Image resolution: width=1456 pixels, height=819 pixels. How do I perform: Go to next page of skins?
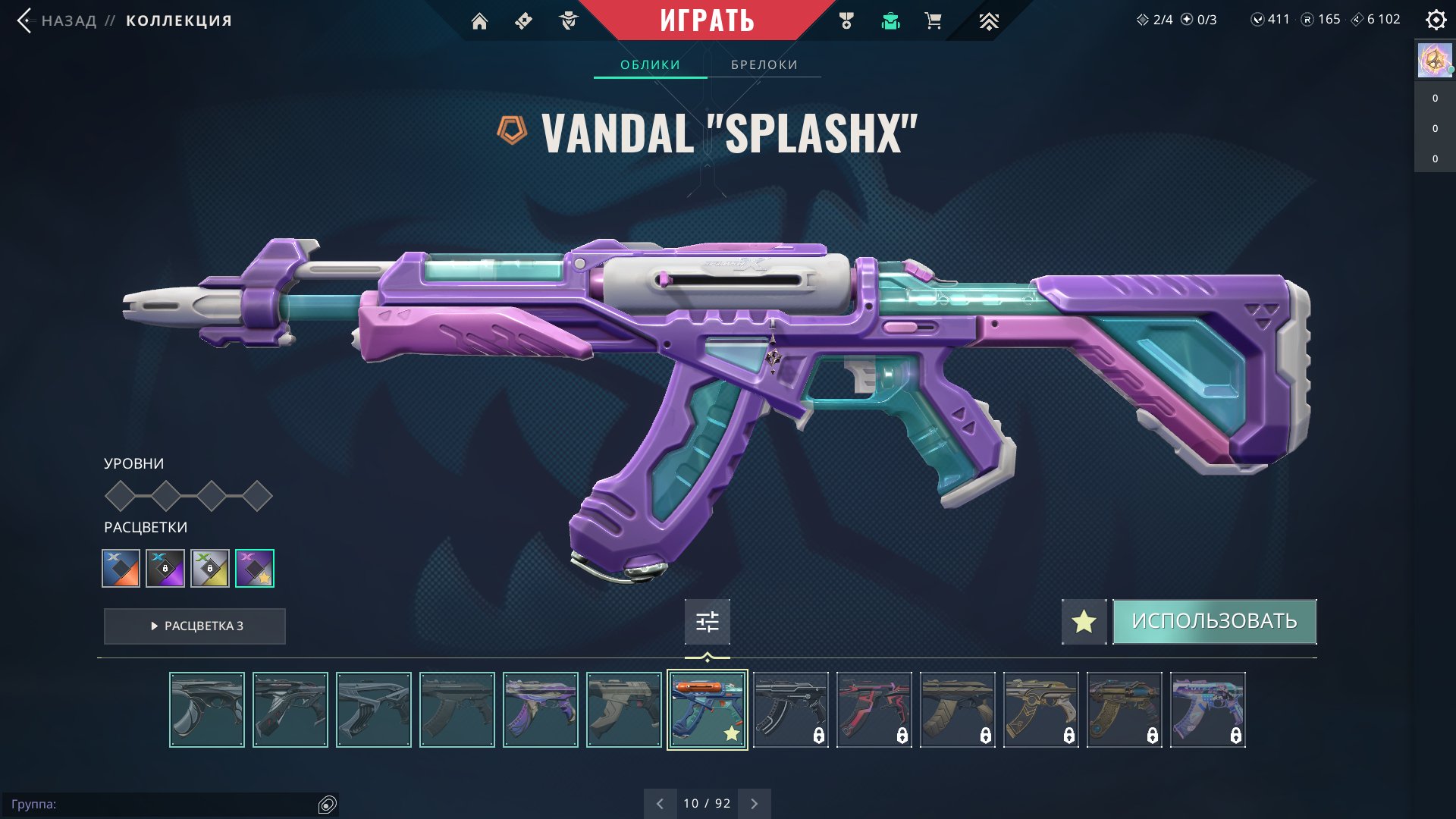(754, 804)
